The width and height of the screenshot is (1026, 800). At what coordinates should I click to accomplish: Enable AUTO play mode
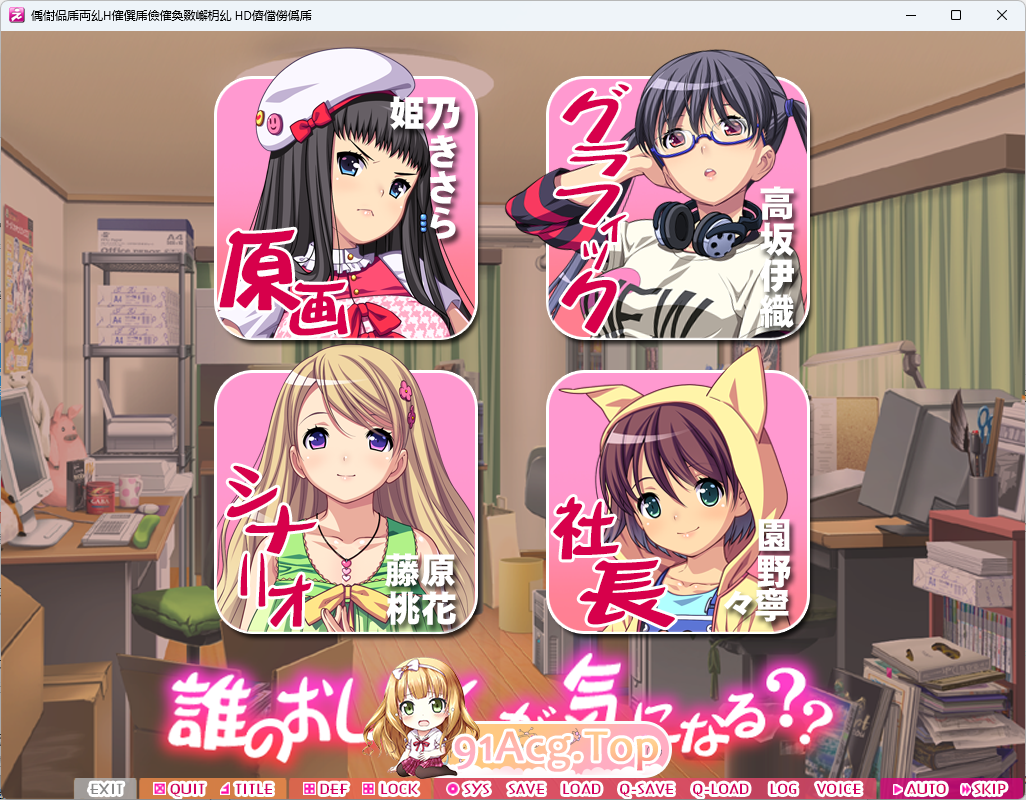click(919, 789)
